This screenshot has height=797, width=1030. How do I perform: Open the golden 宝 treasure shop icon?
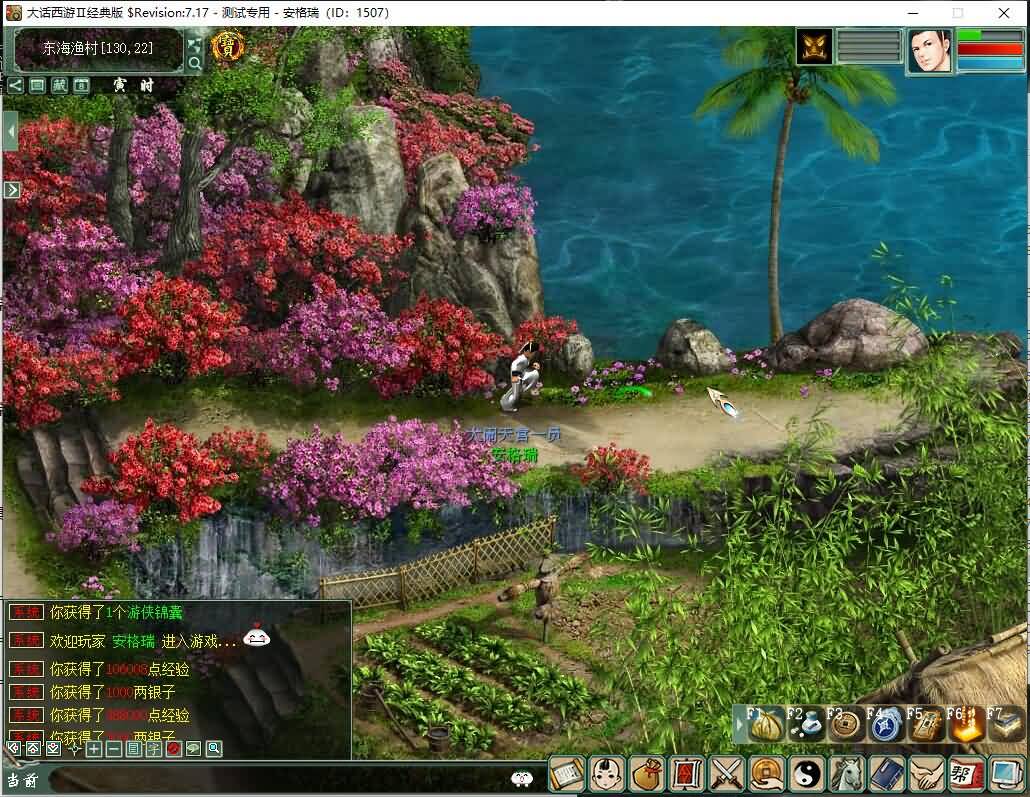[x=229, y=46]
